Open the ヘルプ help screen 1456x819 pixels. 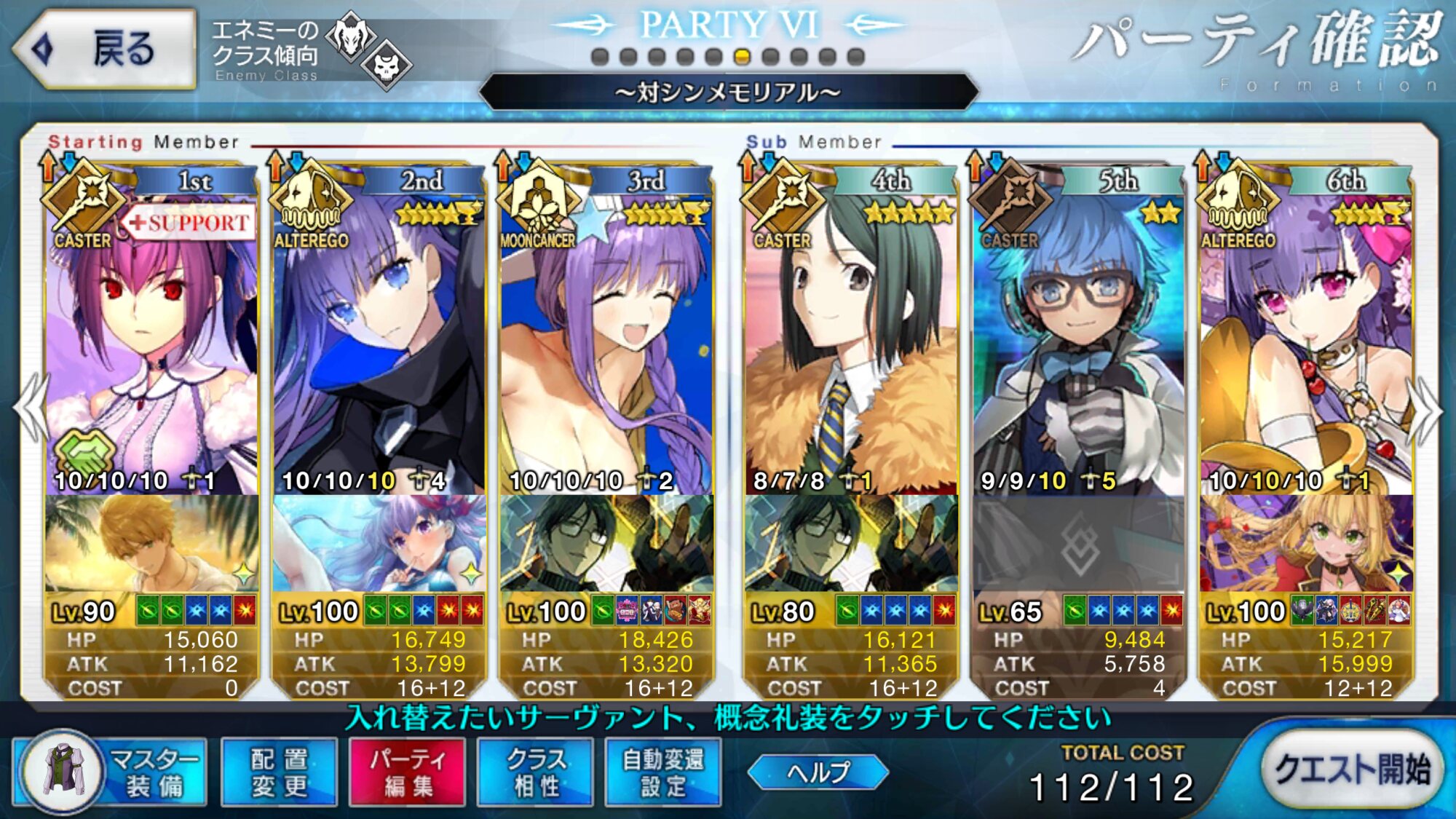tap(818, 772)
